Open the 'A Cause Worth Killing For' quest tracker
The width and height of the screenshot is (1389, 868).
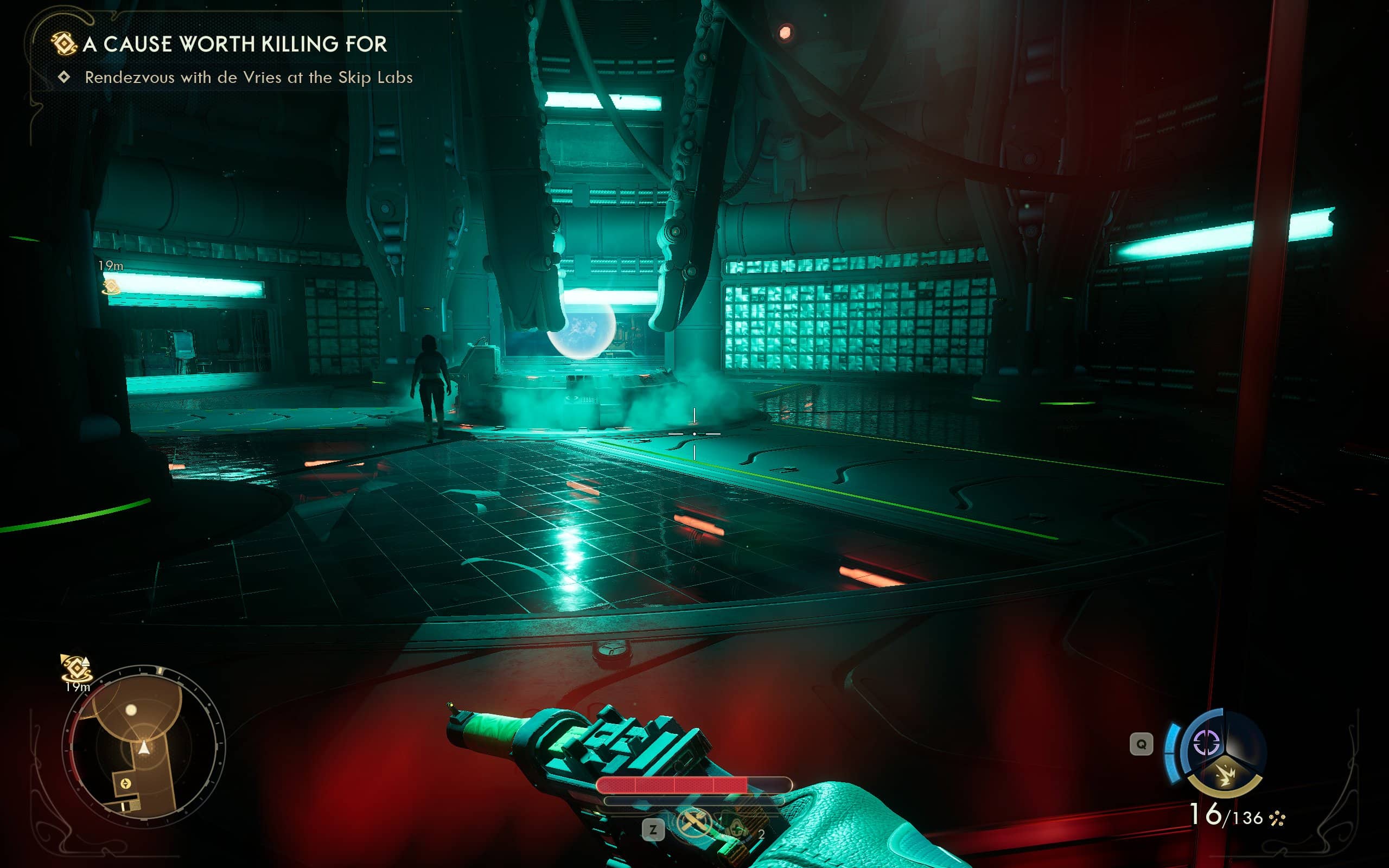(x=234, y=44)
